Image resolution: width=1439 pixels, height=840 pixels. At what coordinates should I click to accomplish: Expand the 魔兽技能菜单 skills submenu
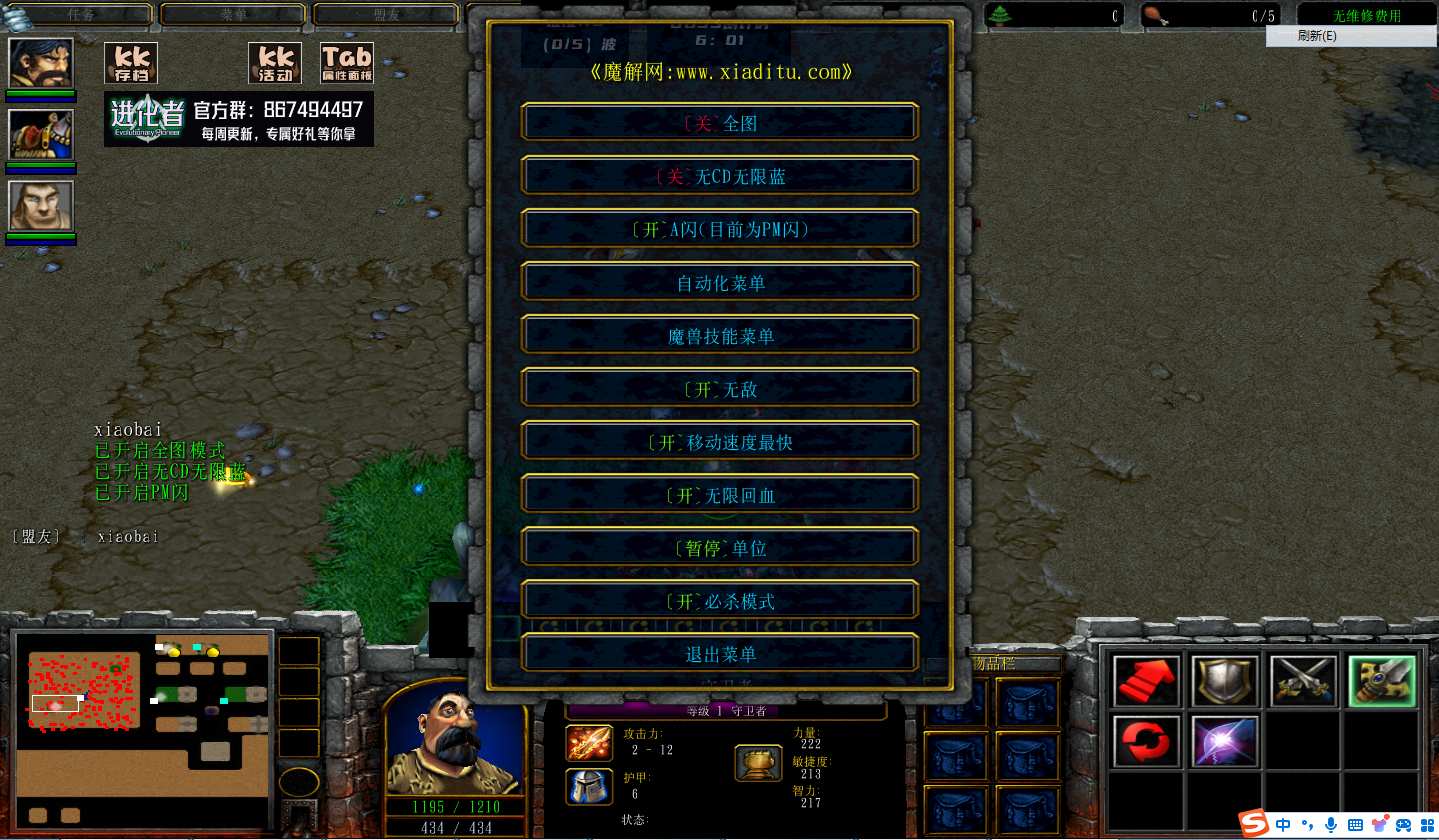[719, 334]
